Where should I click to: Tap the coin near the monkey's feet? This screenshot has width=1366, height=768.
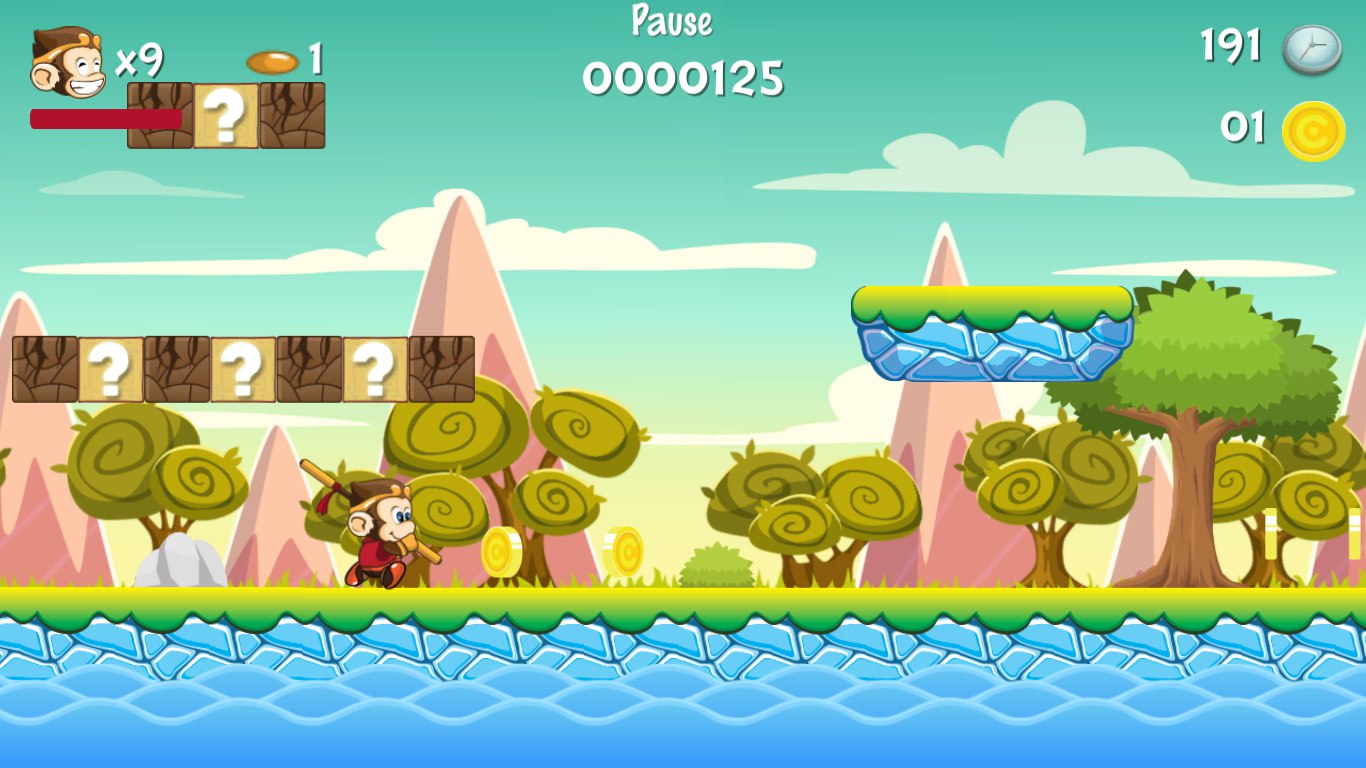click(x=502, y=552)
